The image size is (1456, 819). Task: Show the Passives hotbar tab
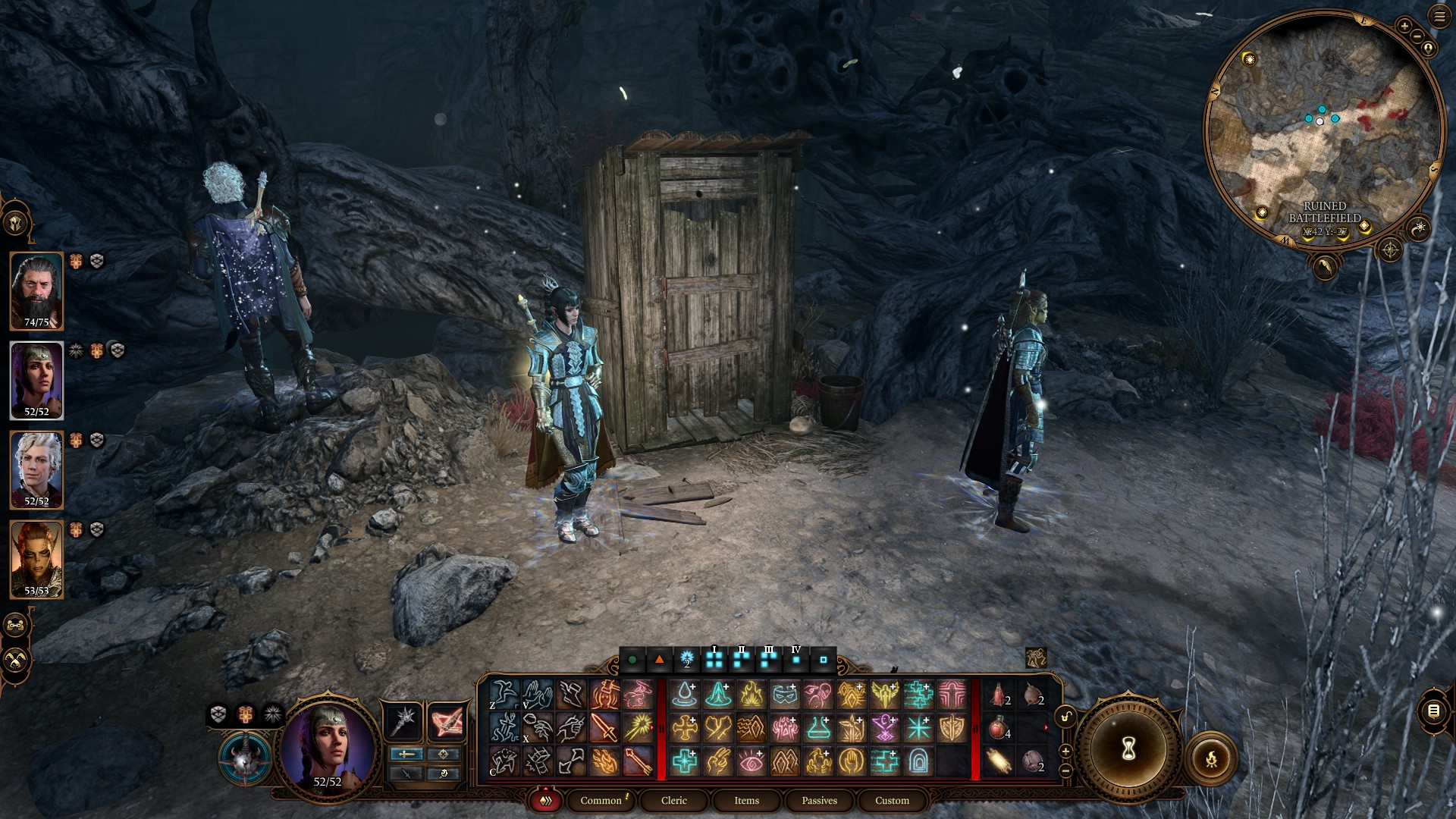819,800
